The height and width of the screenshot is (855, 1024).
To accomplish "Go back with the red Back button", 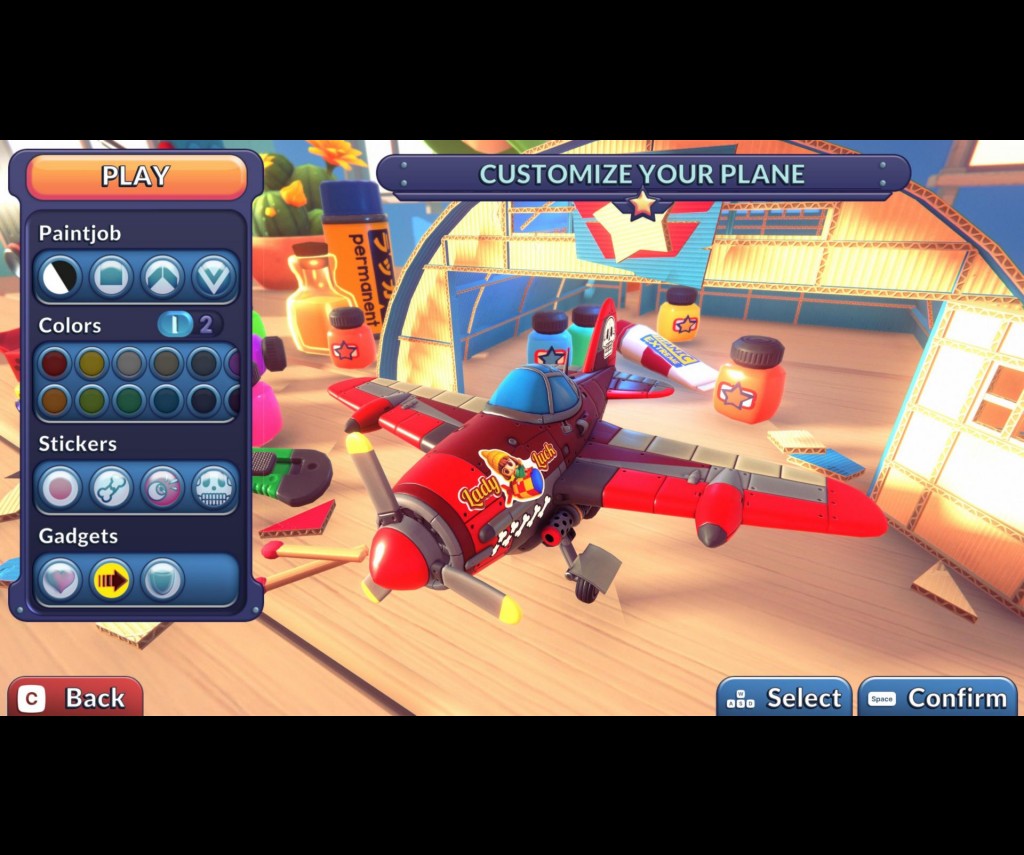I will pos(75,697).
